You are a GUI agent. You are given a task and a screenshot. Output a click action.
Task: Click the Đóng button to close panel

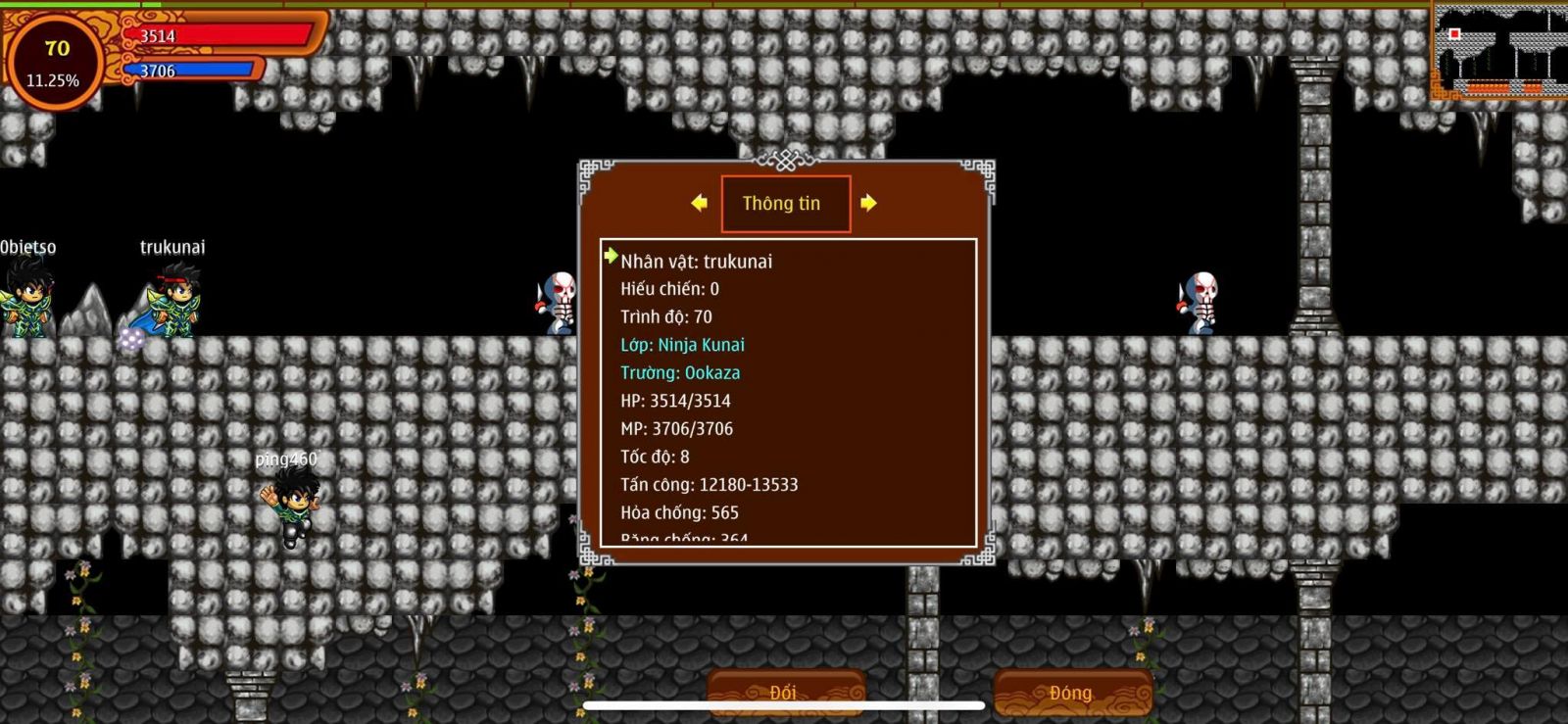pos(1071,693)
